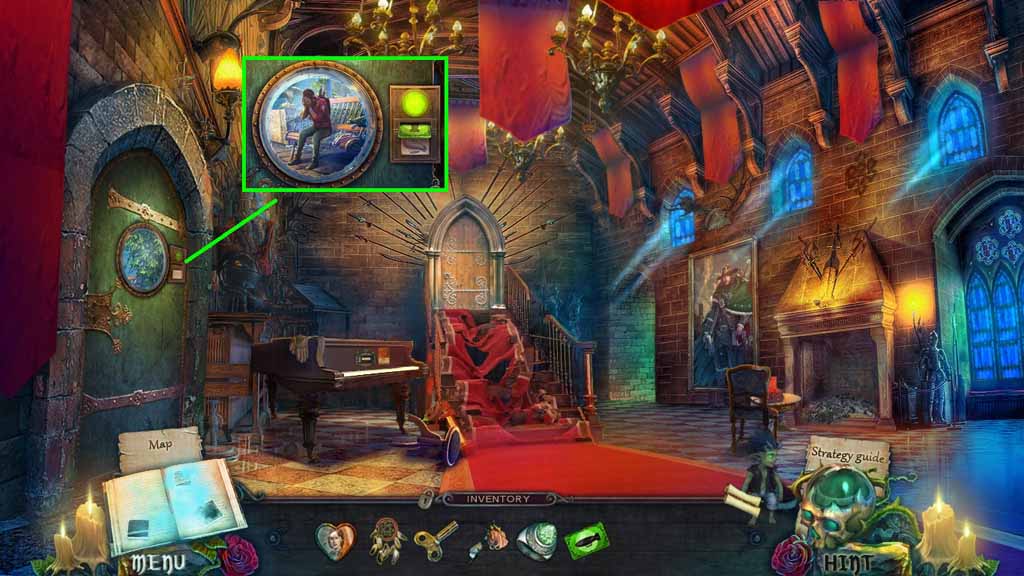Toggle the Inventory panel label
This screenshot has width=1024, height=576.
(x=499, y=497)
